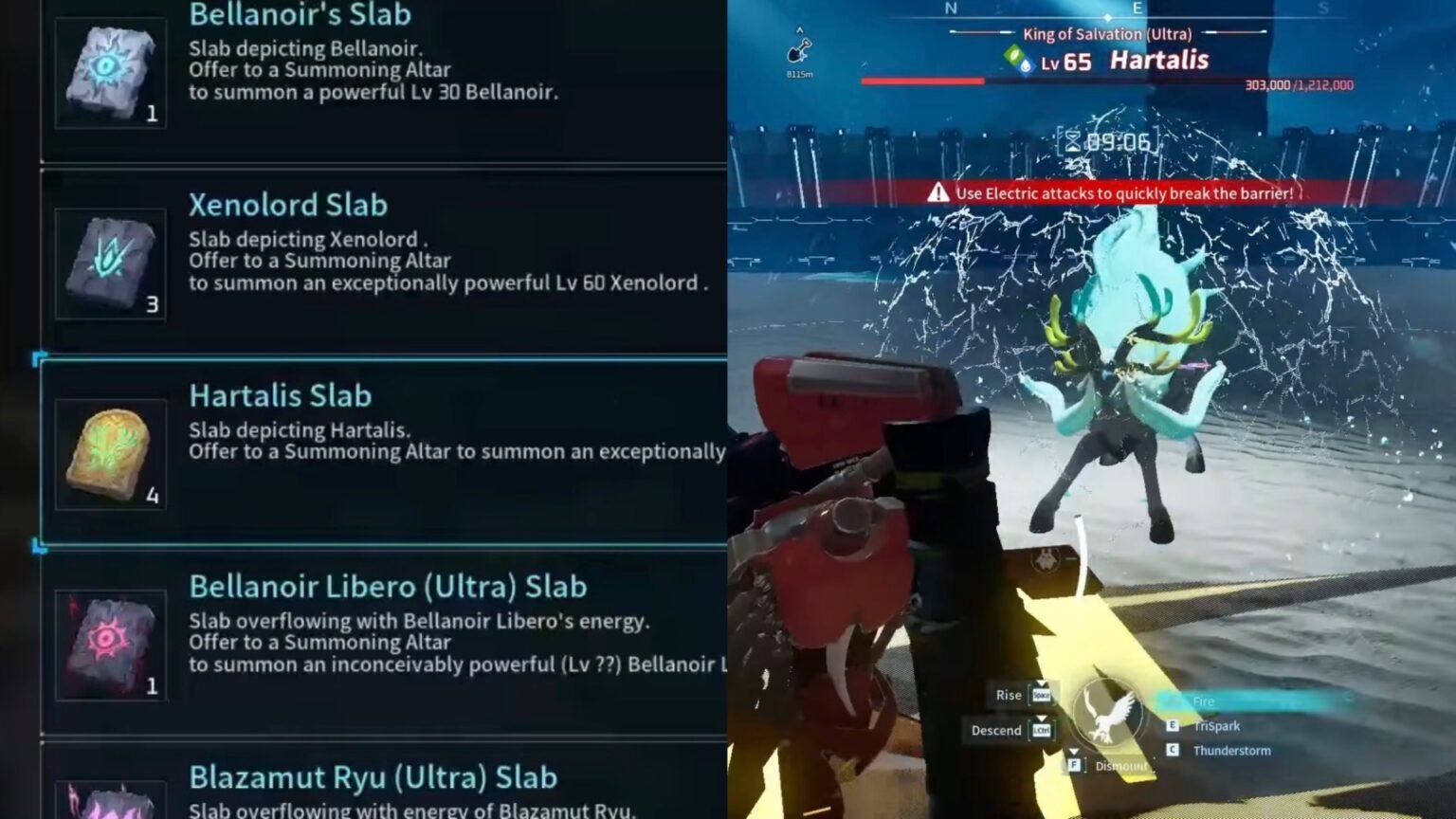Screen dimensions: 1456x819
Task: Click the Blazamut Ryu (Ultra) Slab icon
Action: (x=110, y=799)
